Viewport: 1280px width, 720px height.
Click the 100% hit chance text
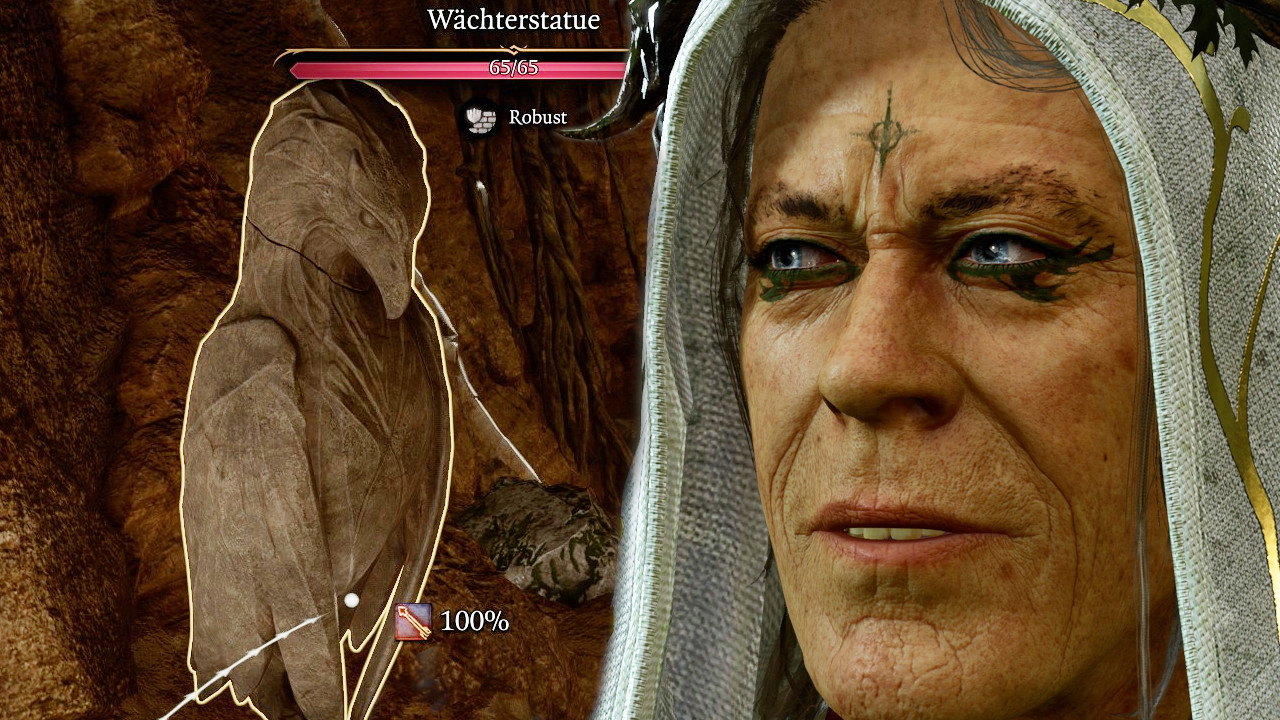pos(474,622)
